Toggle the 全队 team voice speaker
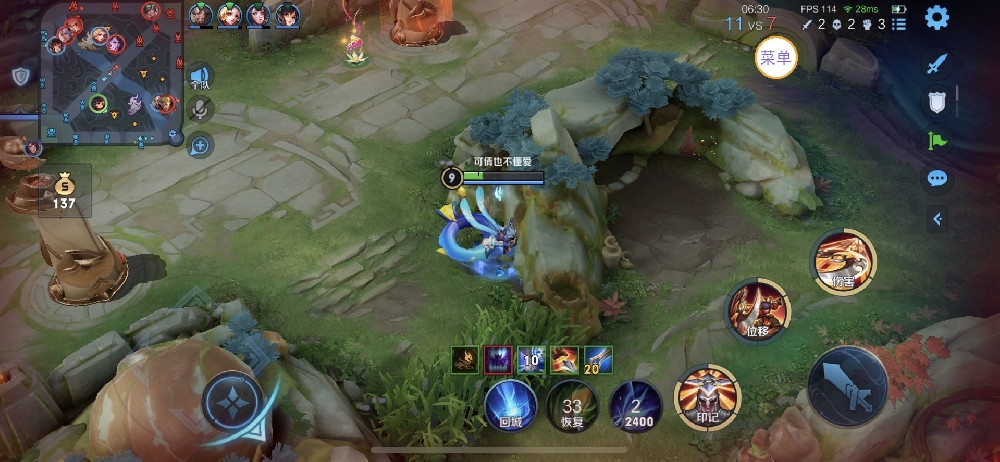This screenshot has height=462, width=1000. [201, 77]
